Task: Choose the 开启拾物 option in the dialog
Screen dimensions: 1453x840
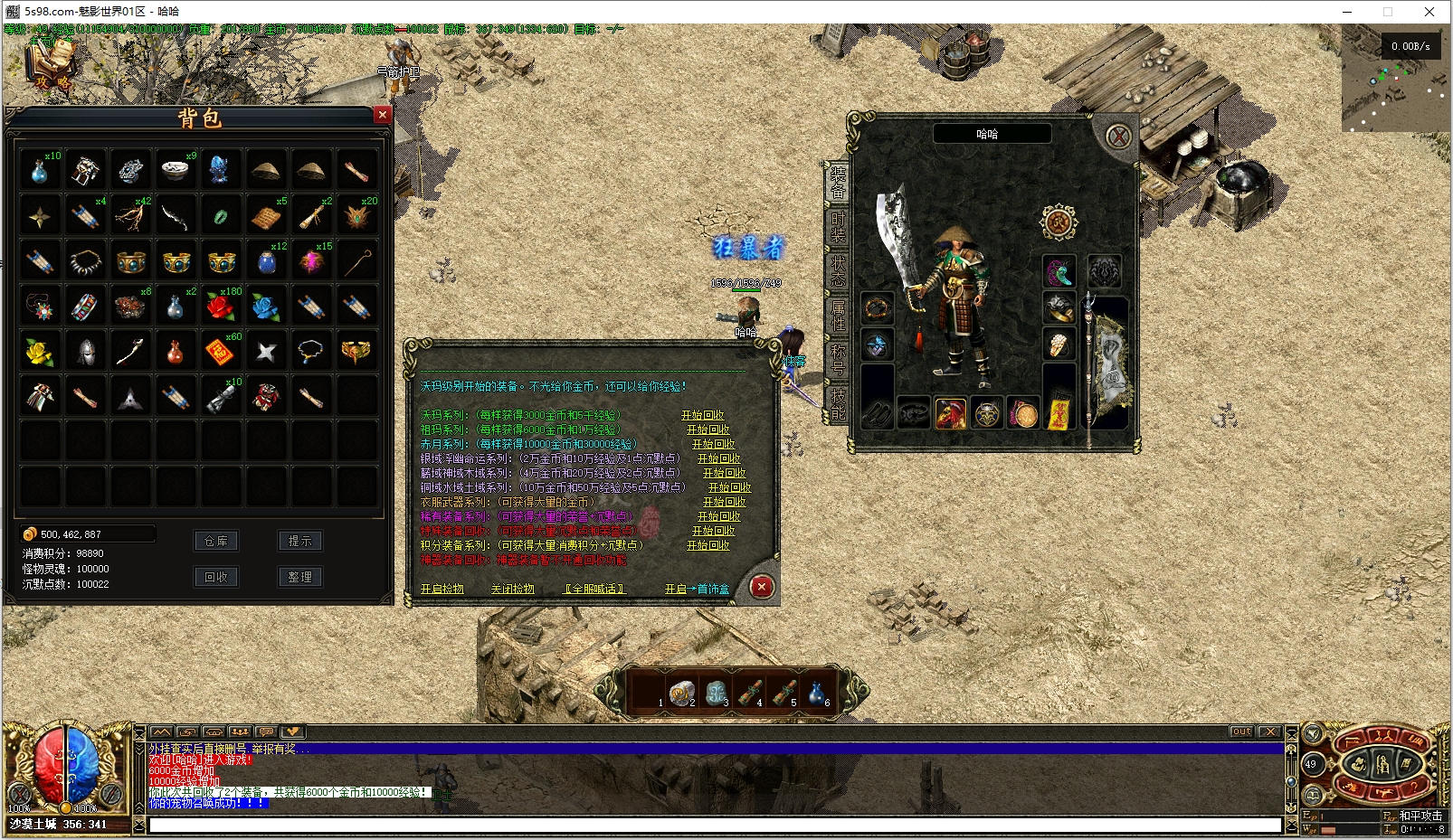Action: [x=442, y=589]
